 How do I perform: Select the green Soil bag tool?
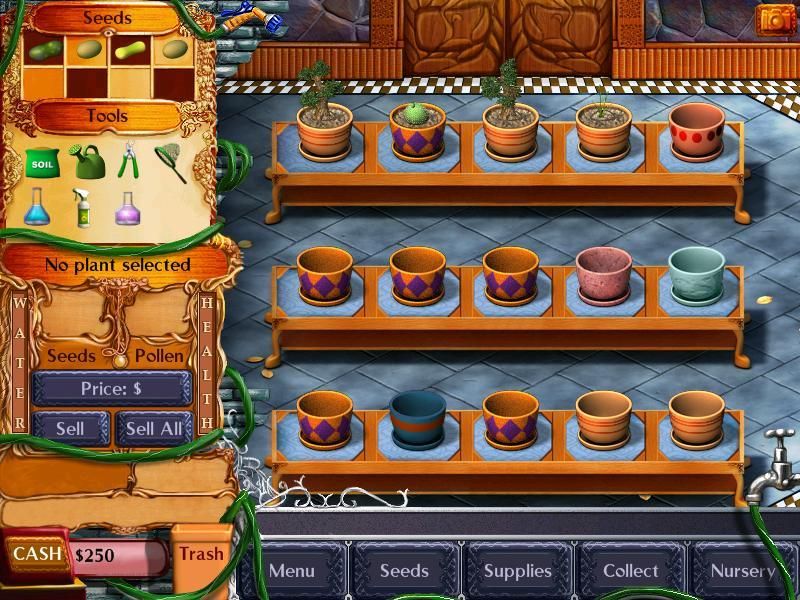[42, 162]
